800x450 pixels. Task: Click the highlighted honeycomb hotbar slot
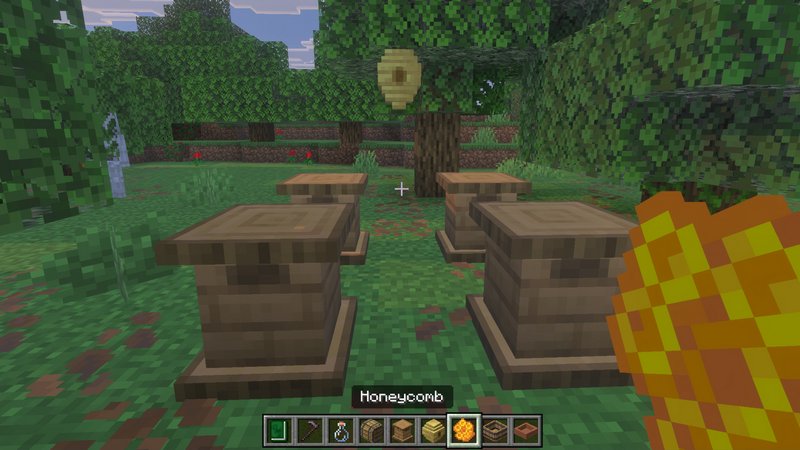[x=464, y=430]
